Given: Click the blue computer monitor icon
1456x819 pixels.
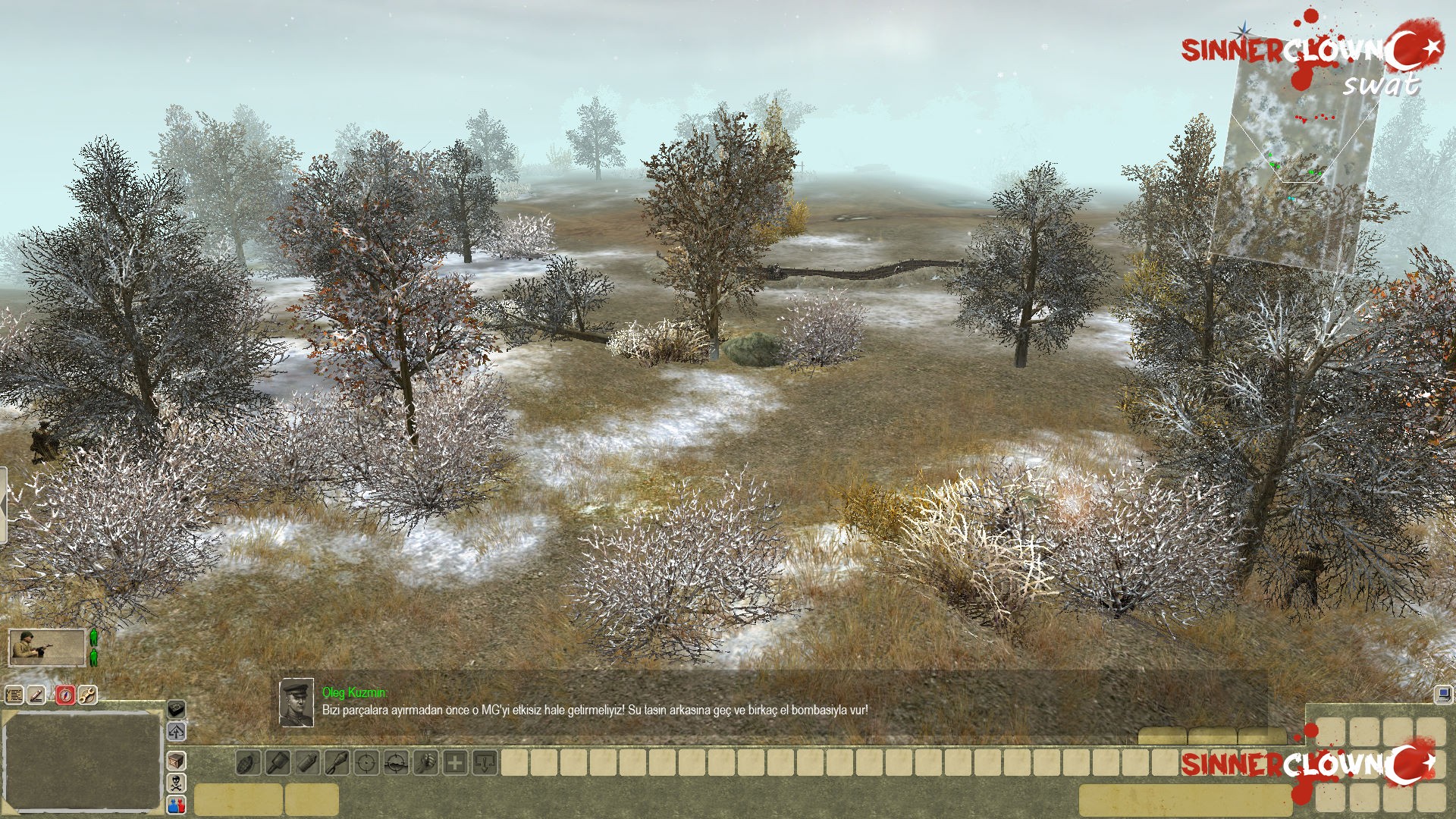Looking at the screenshot, I should click(1443, 694).
